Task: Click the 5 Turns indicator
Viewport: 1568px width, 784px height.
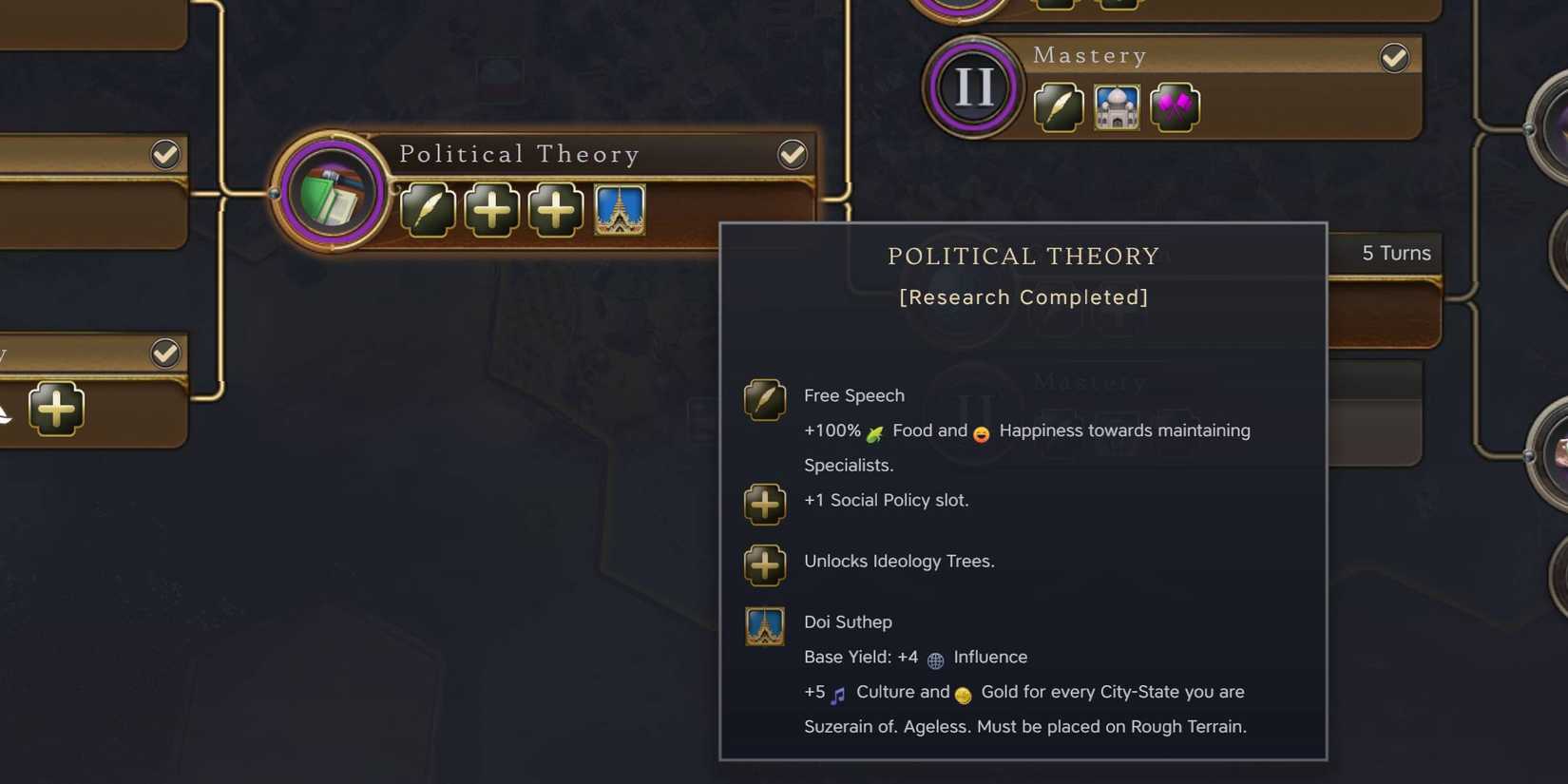Action: [1397, 253]
